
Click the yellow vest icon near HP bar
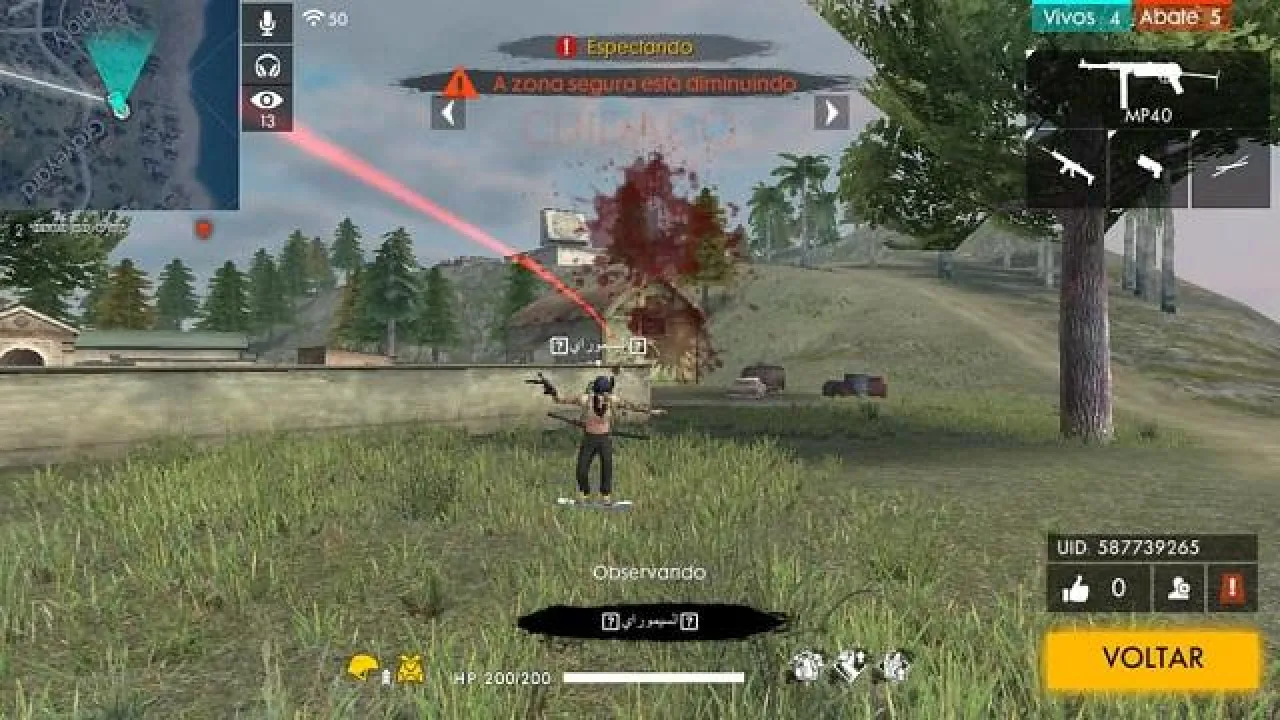click(410, 666)
